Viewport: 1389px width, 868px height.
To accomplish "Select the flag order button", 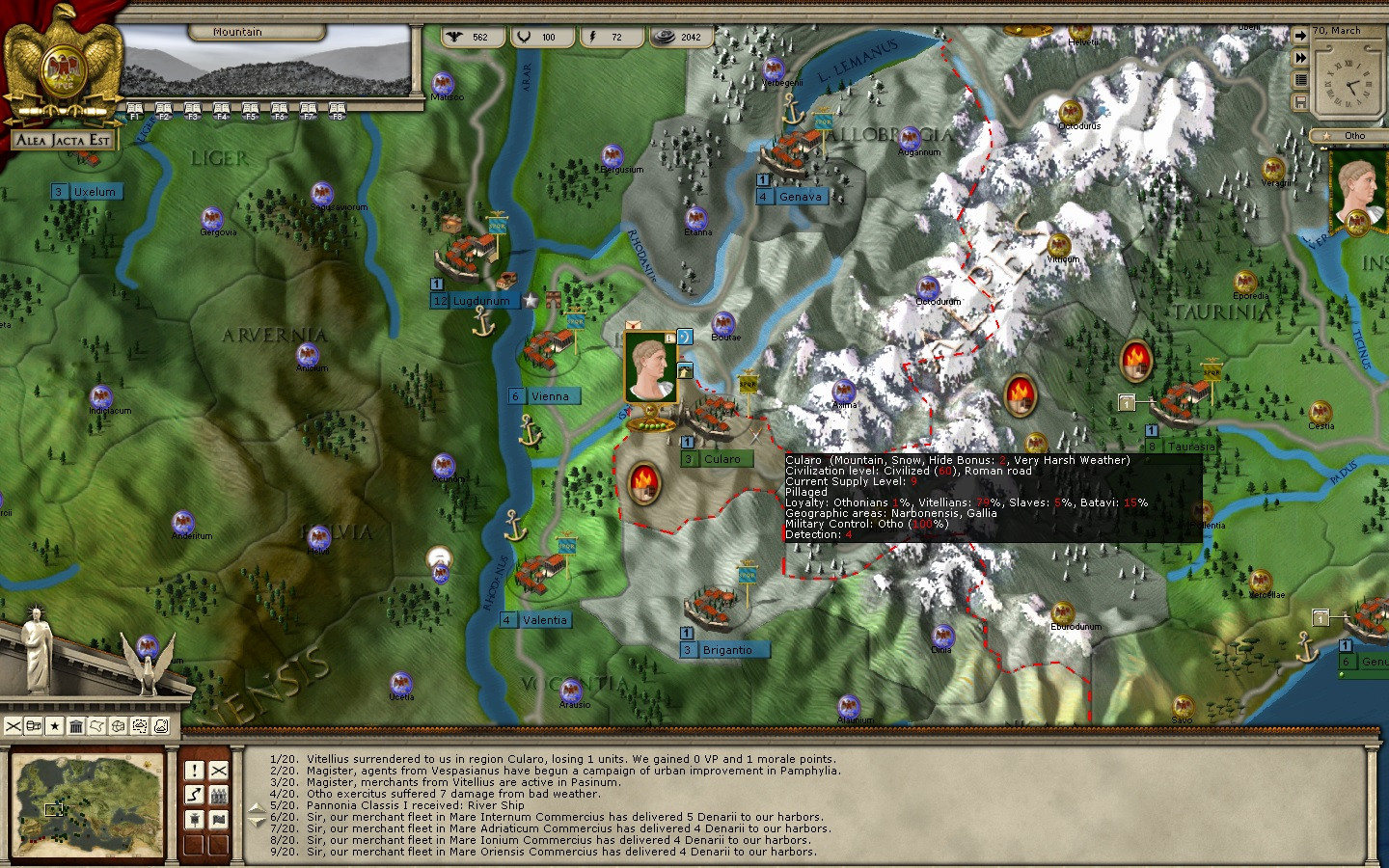I will coord(219,819).
